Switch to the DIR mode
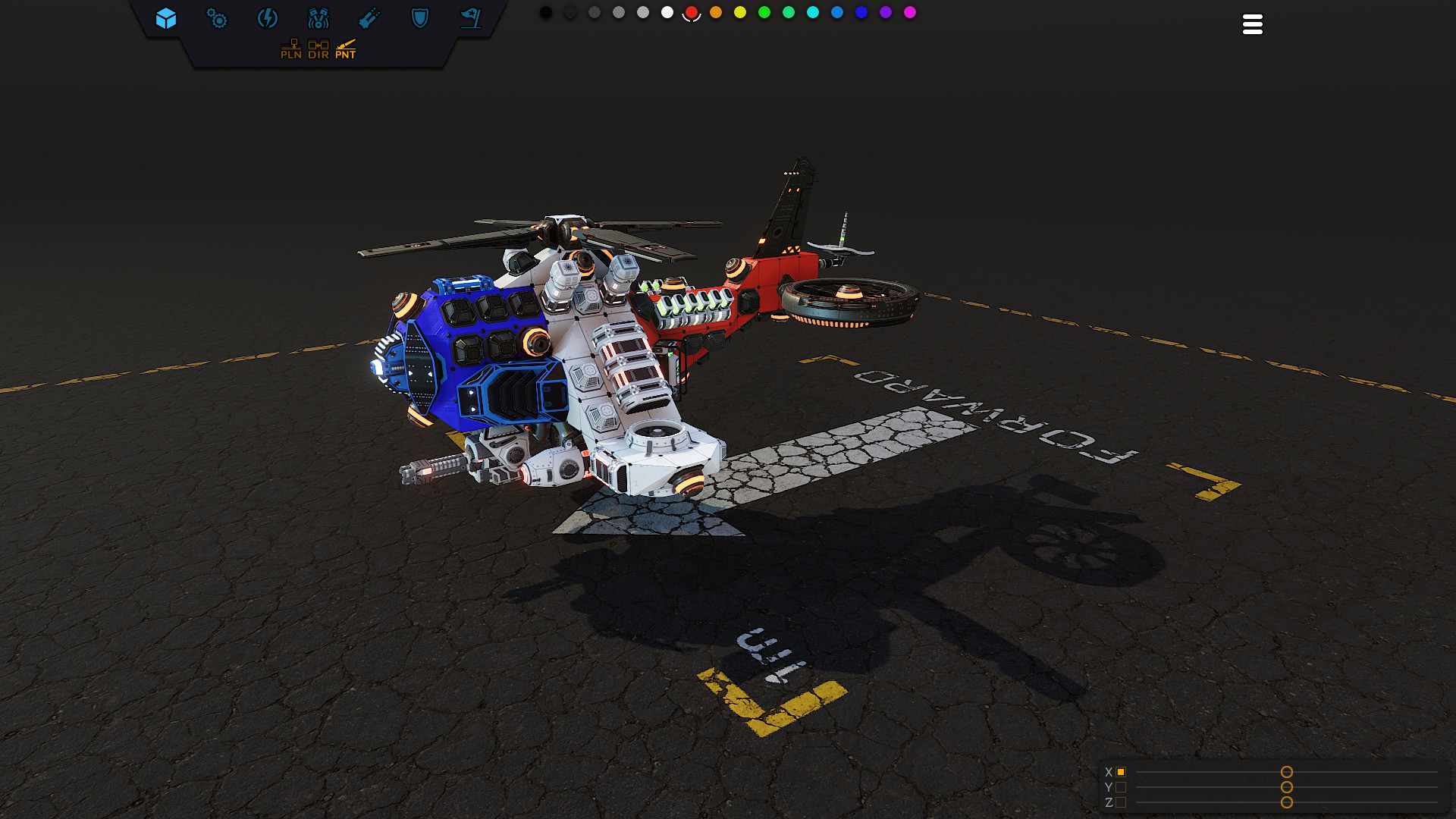This screenshot has height=819, width=1456. (318, 49)
